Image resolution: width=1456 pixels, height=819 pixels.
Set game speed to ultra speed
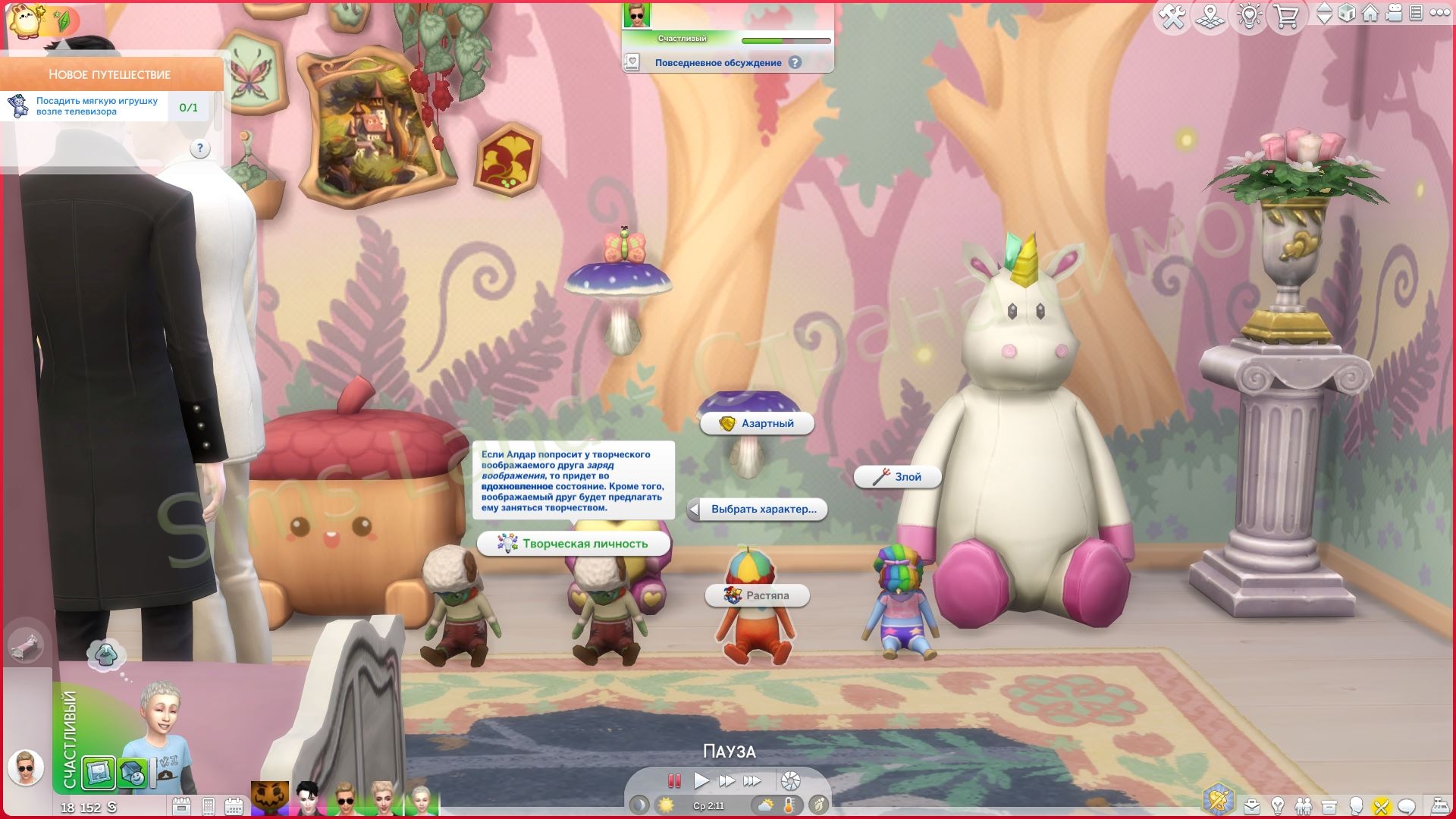pos(752,780)
